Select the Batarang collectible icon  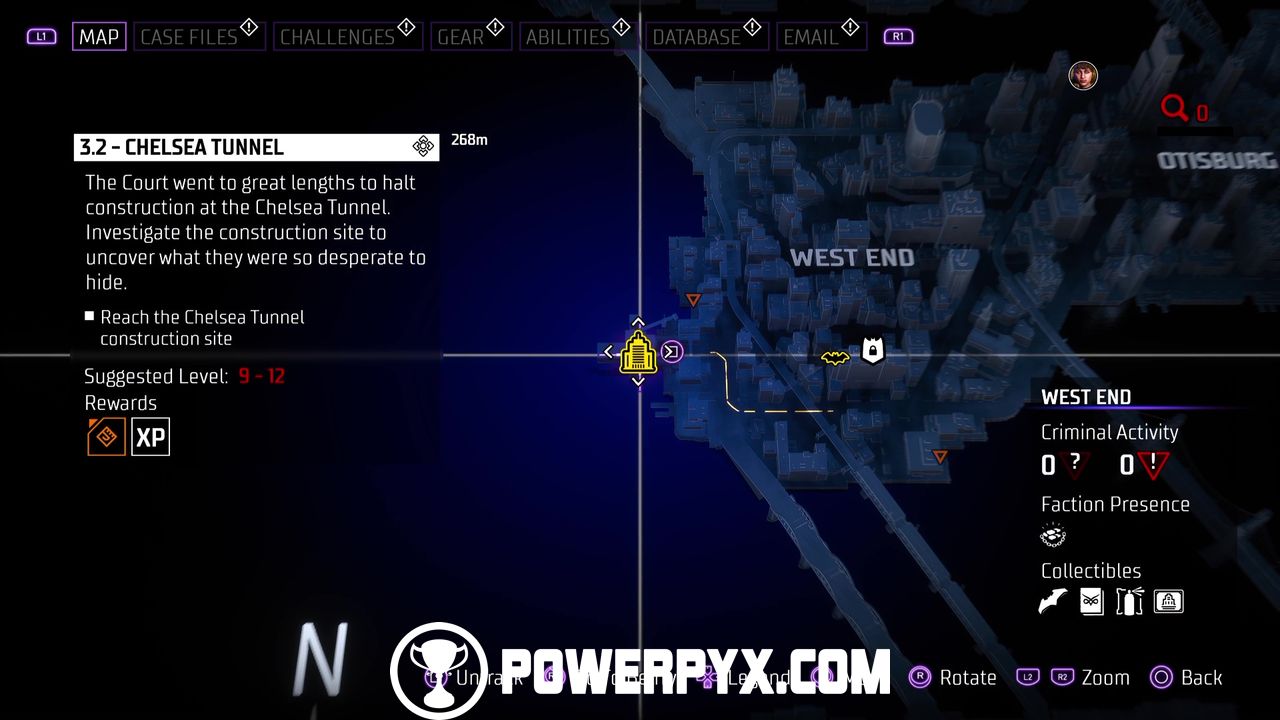(1053, 601)
